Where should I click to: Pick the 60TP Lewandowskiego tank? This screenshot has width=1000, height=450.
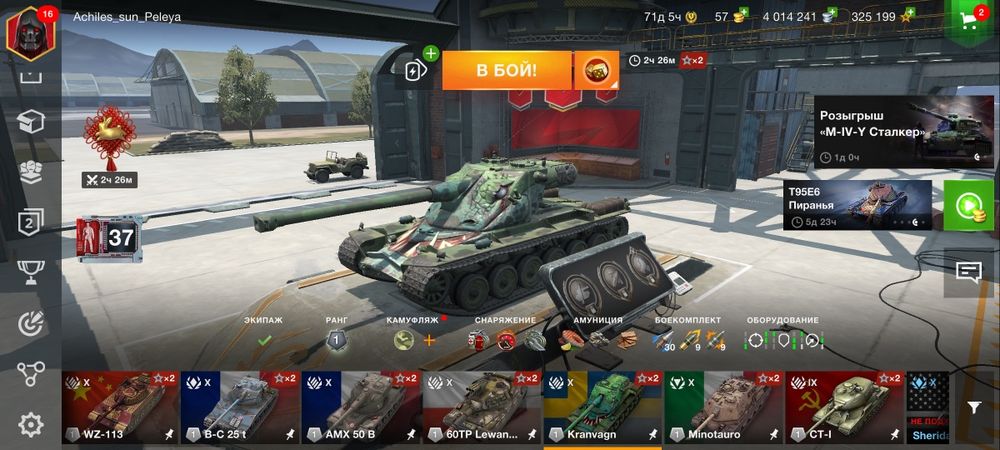tap(482, 407)
